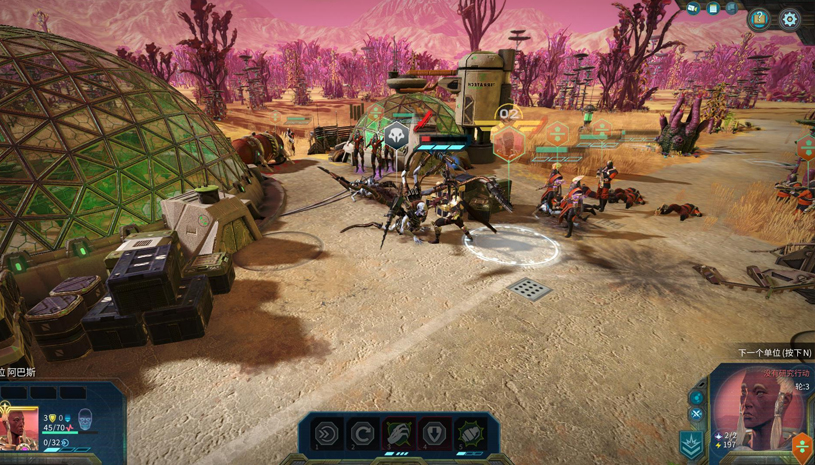815x465 pixels.
Task: Click the crossed-swords round icon
Action: click(x=696, y=414)
